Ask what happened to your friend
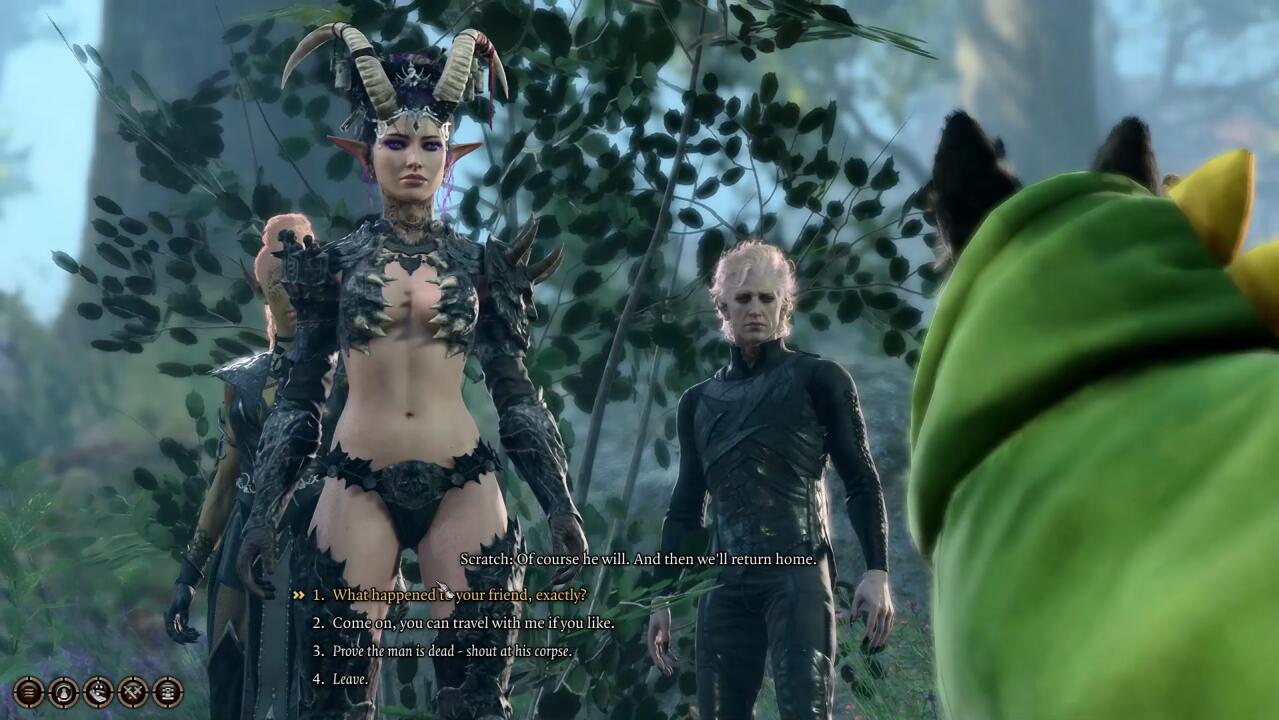 coord(459,595)
